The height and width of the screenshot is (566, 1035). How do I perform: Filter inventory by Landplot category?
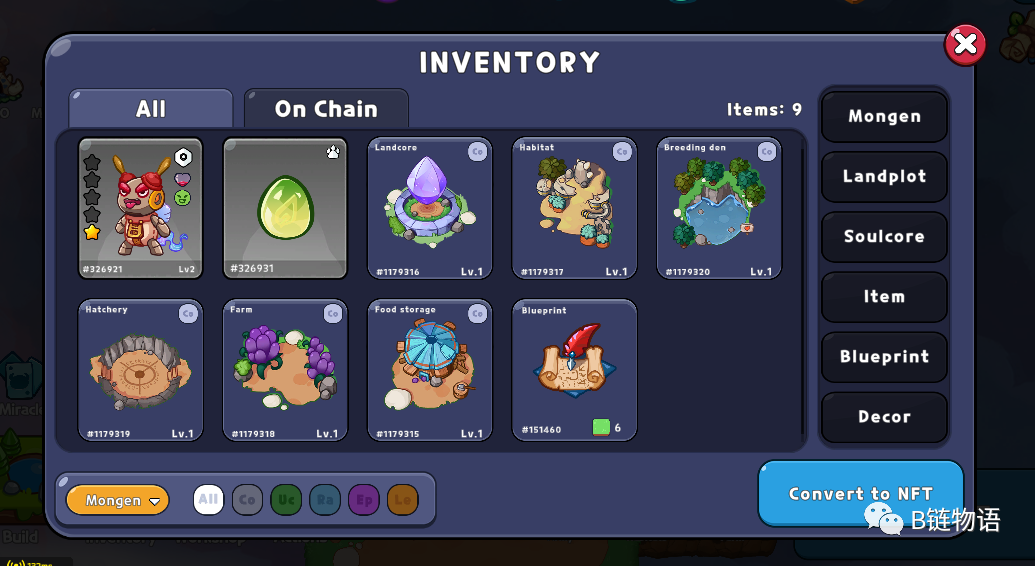[x=884, y=177]
